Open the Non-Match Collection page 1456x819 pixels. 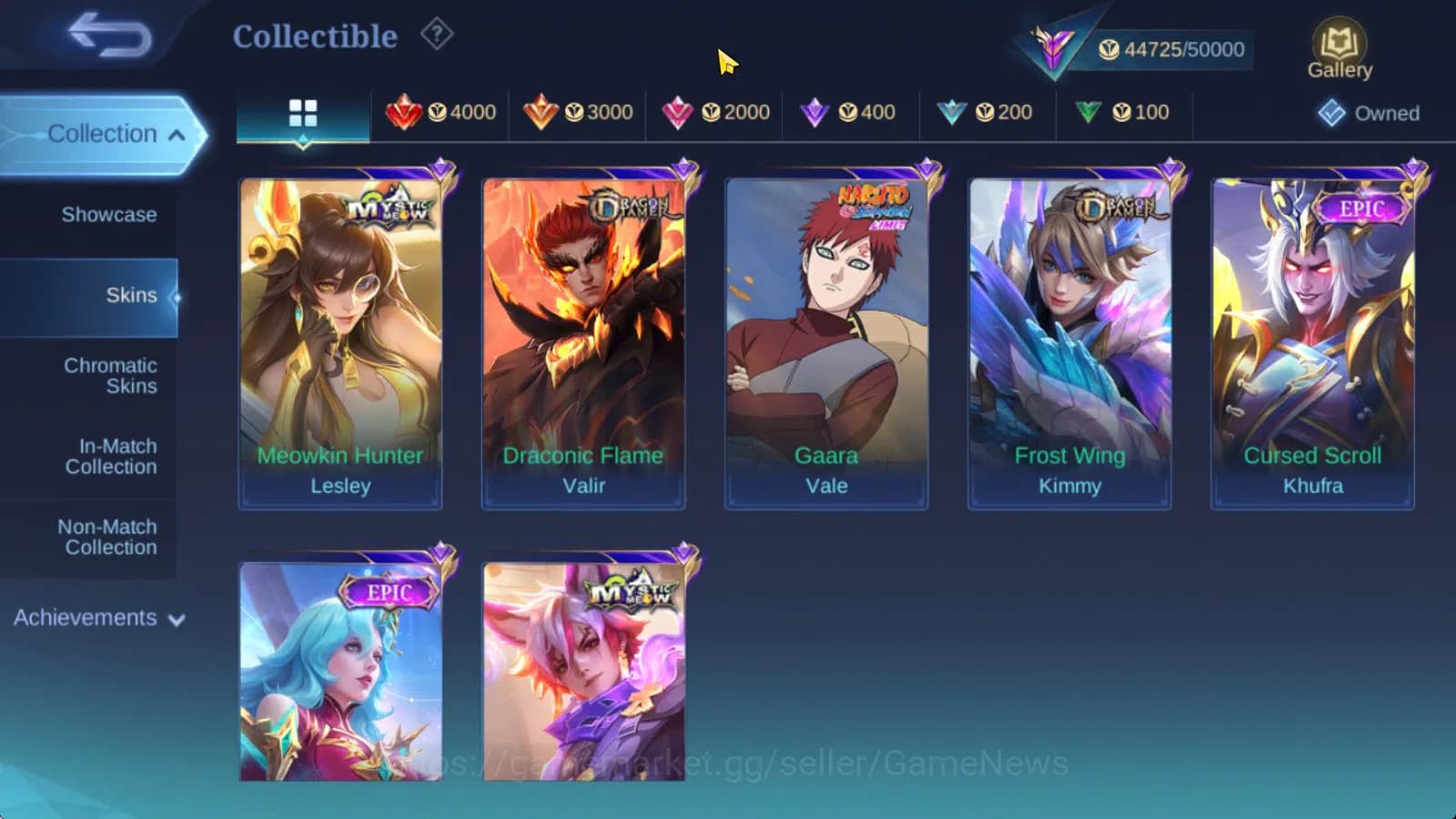coord(109,537)
